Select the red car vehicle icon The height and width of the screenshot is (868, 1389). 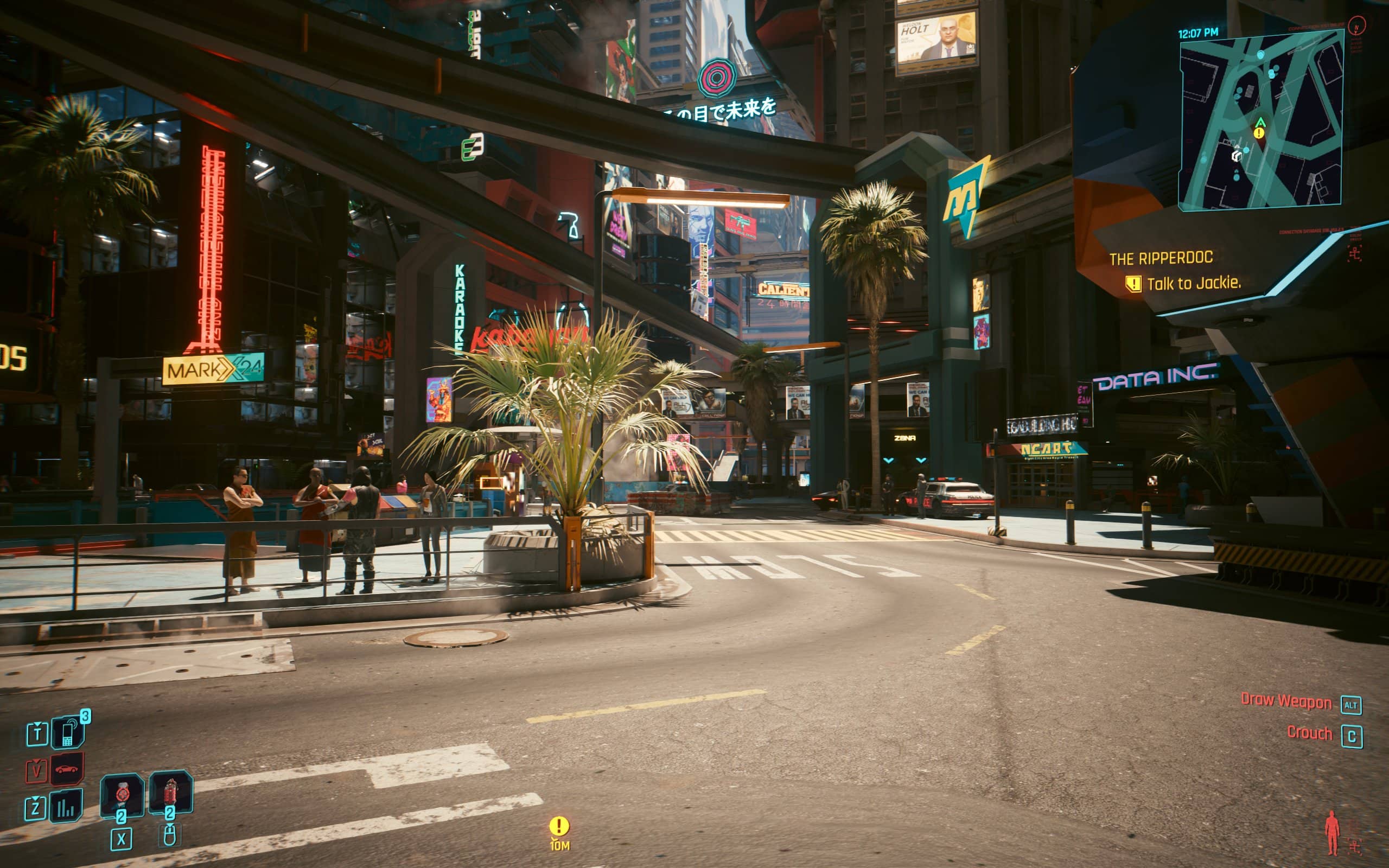coord(67,769)
